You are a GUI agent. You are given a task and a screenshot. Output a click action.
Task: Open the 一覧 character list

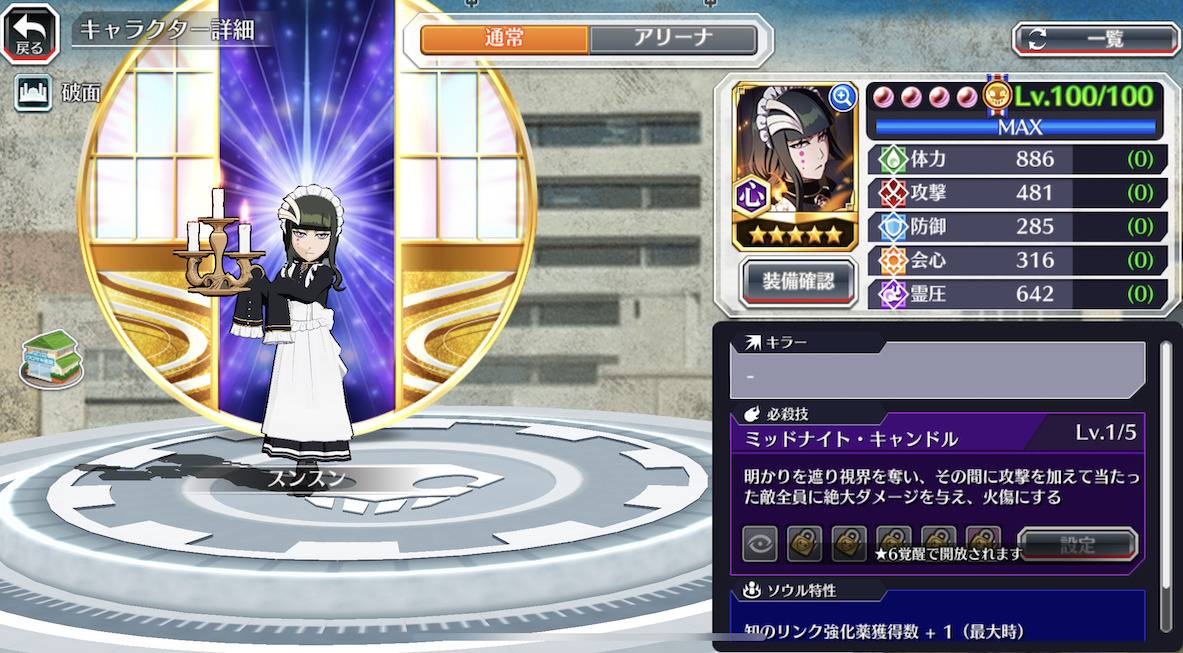pyautogui.click(x=1095, y=39)
